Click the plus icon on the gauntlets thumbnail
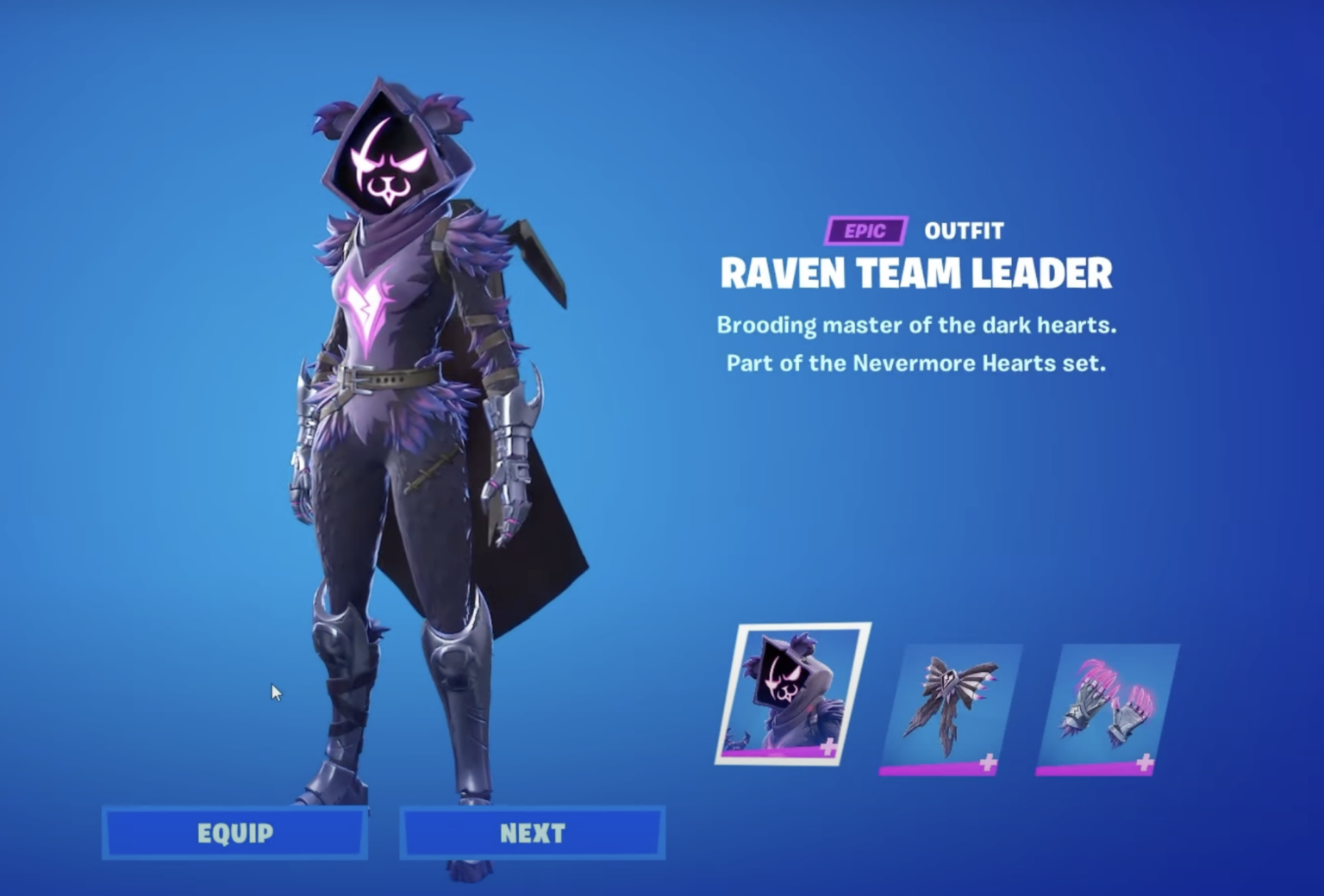 (1146, 762)
